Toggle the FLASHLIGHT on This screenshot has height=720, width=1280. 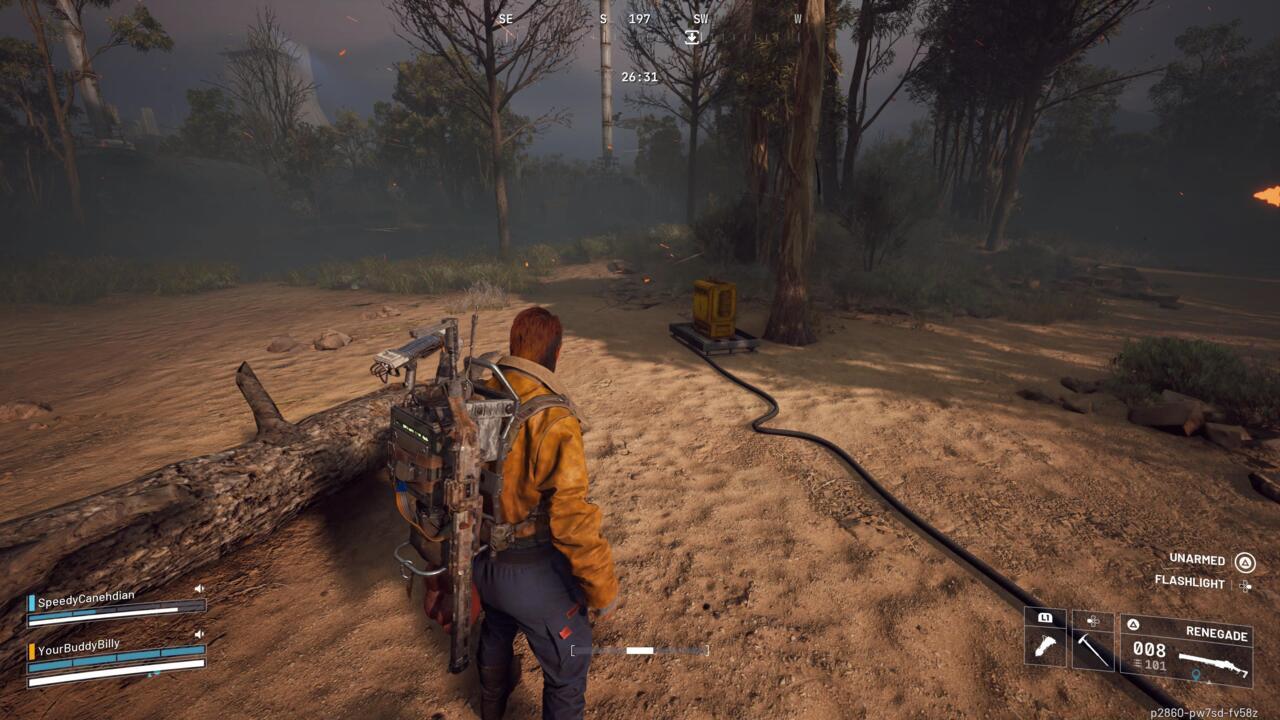[1190, 583]
